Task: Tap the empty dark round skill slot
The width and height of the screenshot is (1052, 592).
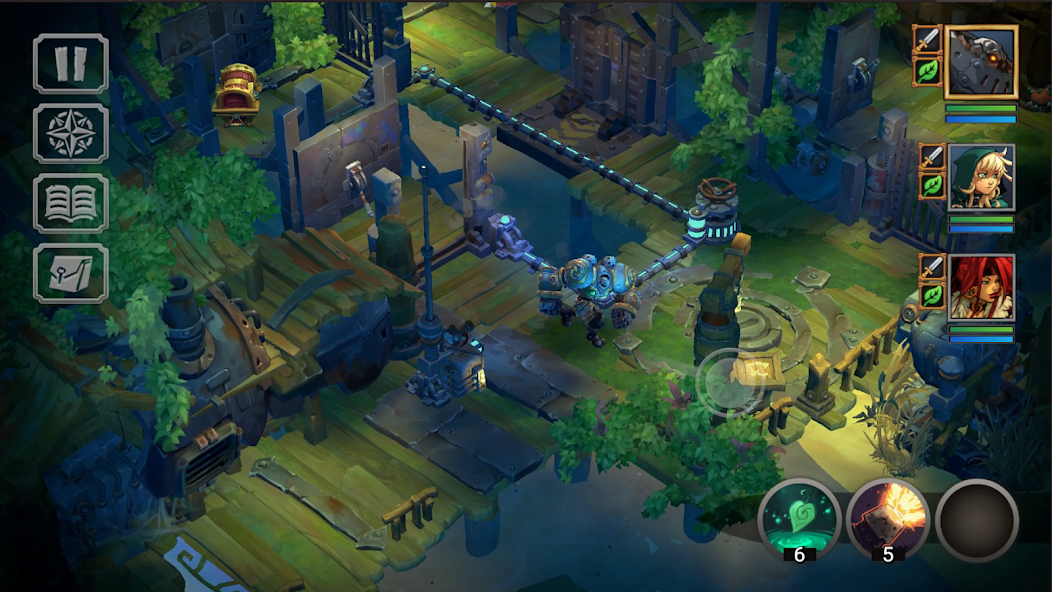Action: [977, 519]
